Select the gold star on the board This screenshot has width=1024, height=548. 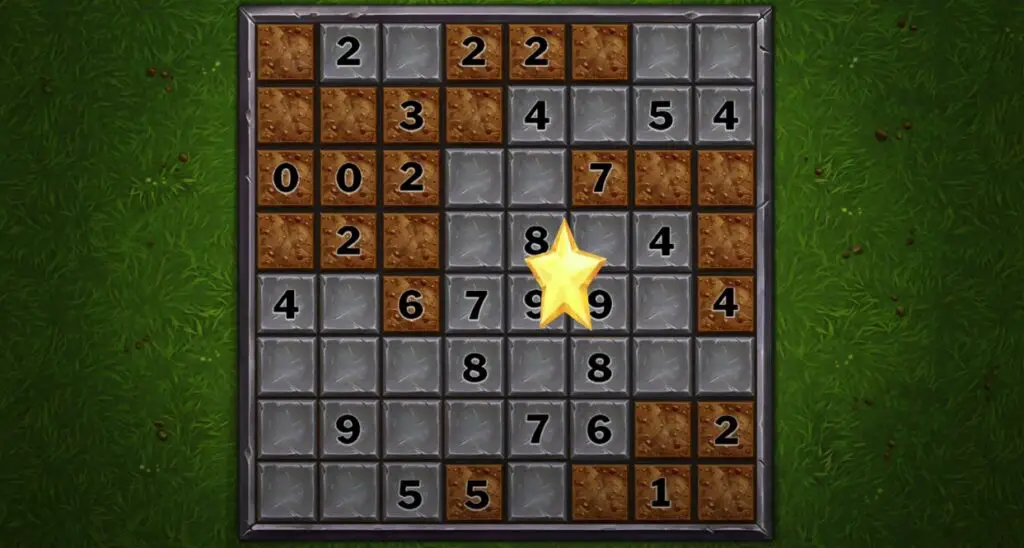(565, 274)
